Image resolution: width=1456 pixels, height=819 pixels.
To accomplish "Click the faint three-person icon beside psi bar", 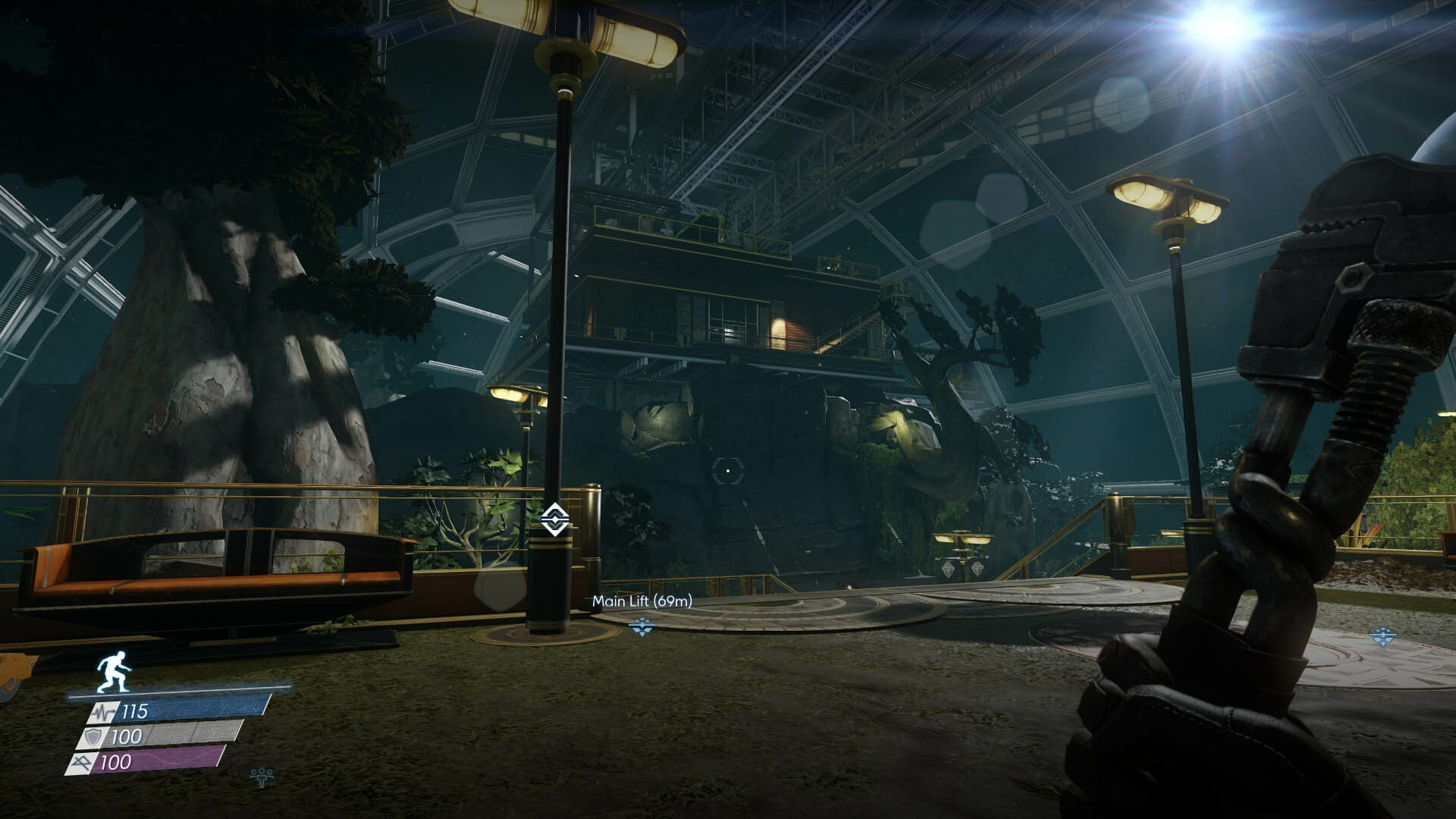I will [262, 776].
